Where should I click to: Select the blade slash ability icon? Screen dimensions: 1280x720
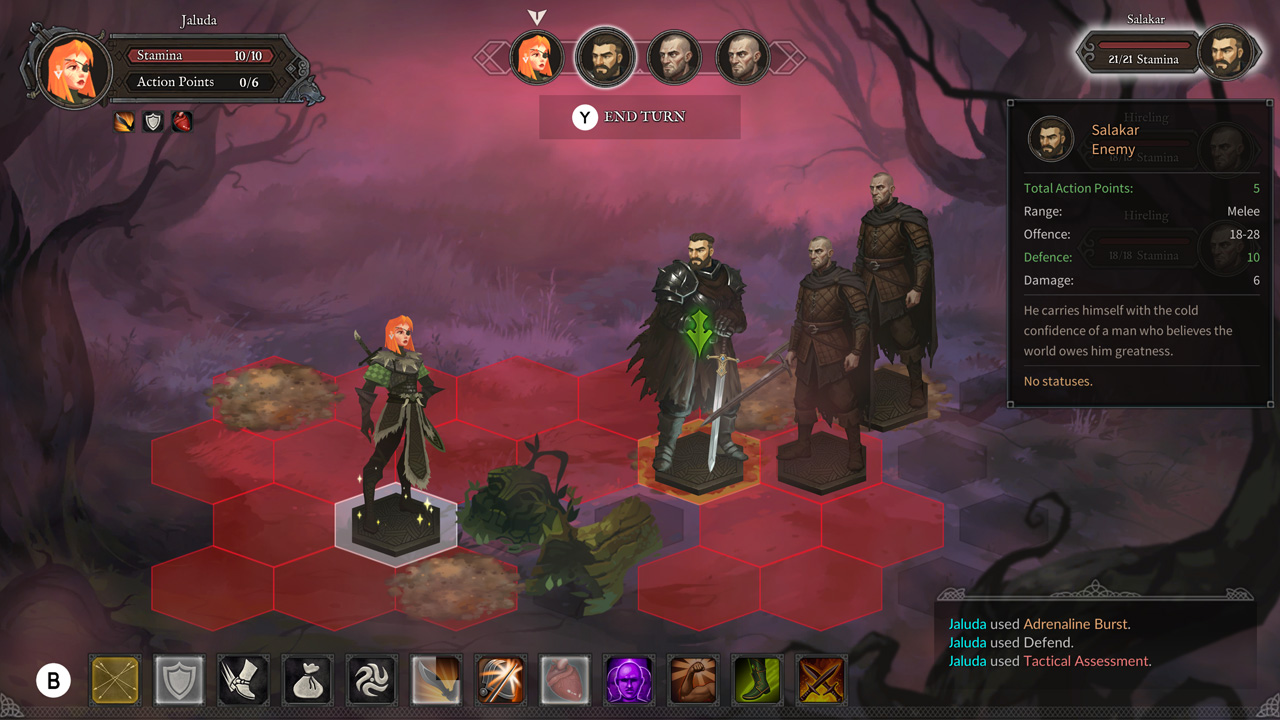click(x=436, y=680)
